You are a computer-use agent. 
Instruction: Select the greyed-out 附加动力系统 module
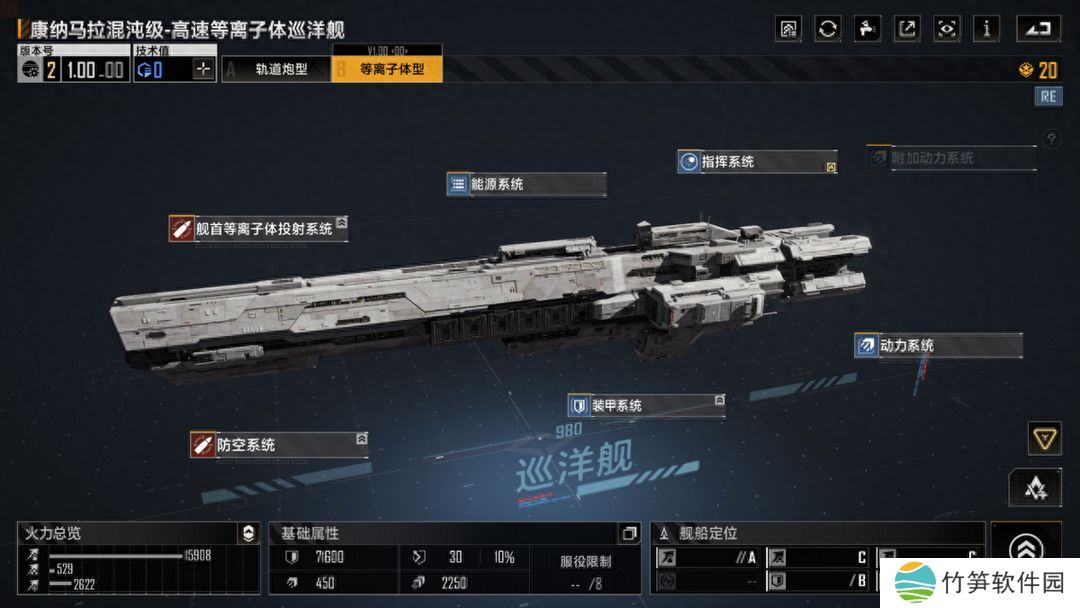pos(949,158)
